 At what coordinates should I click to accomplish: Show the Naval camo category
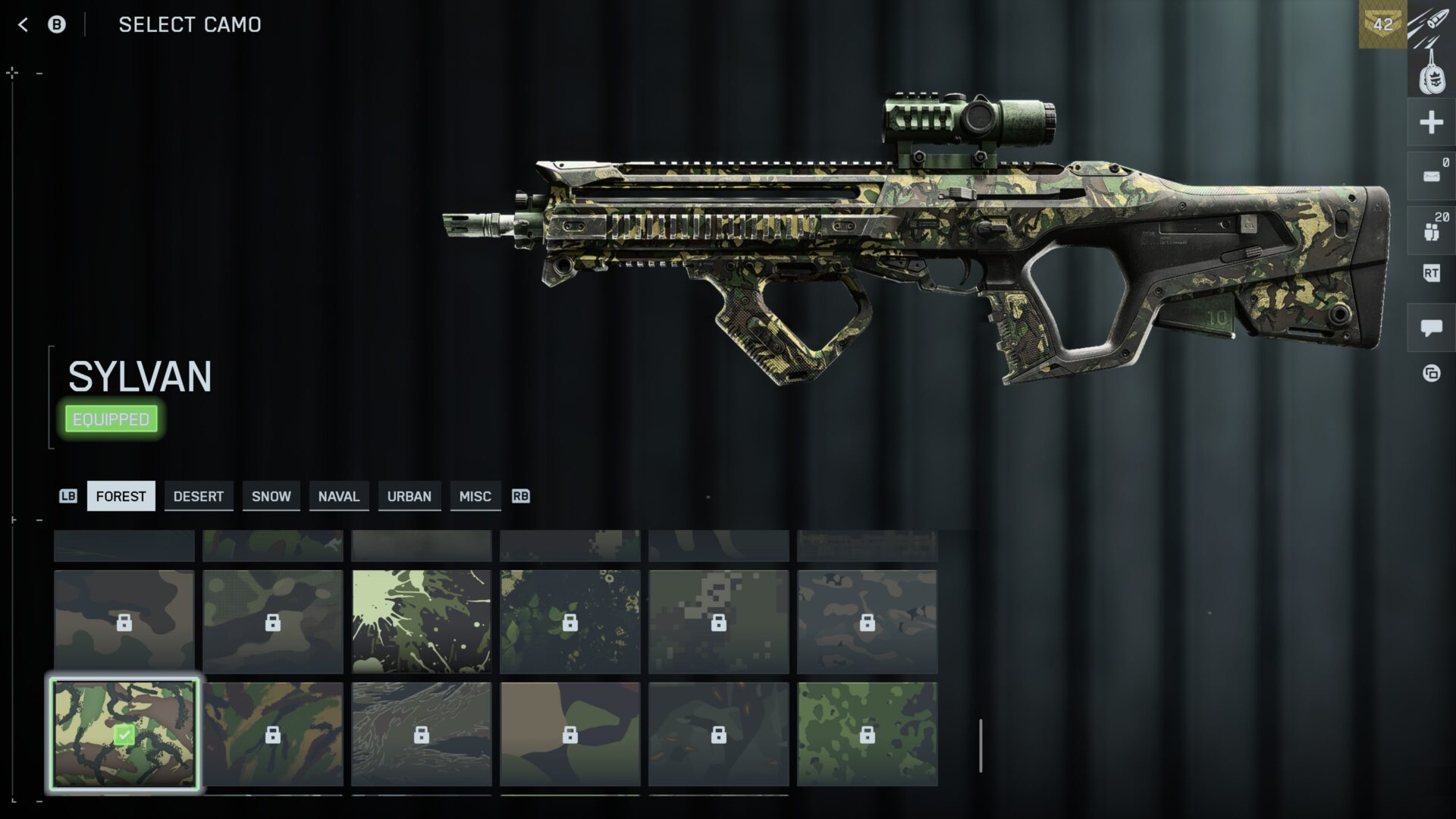(x=338, y=496)
